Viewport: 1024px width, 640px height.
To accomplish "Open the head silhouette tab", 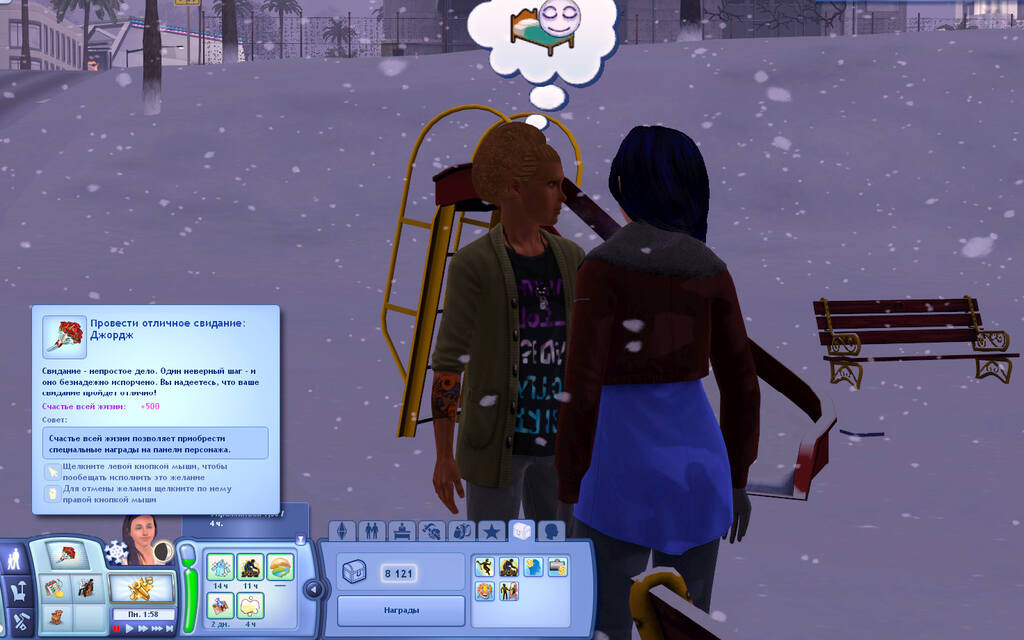I will [550, 531].
